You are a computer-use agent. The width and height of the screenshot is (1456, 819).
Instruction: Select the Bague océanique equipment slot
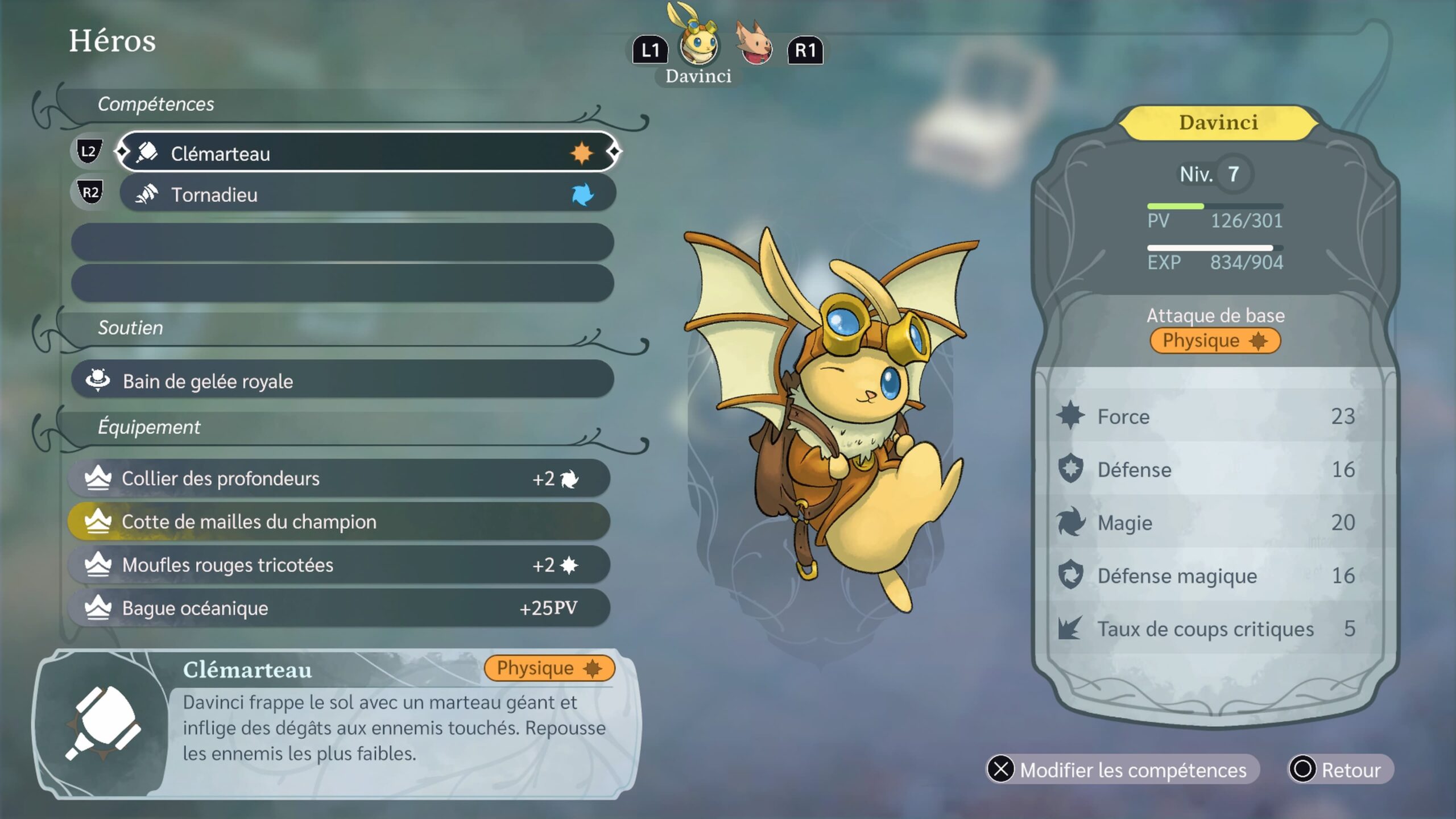[x=339, y=608]
